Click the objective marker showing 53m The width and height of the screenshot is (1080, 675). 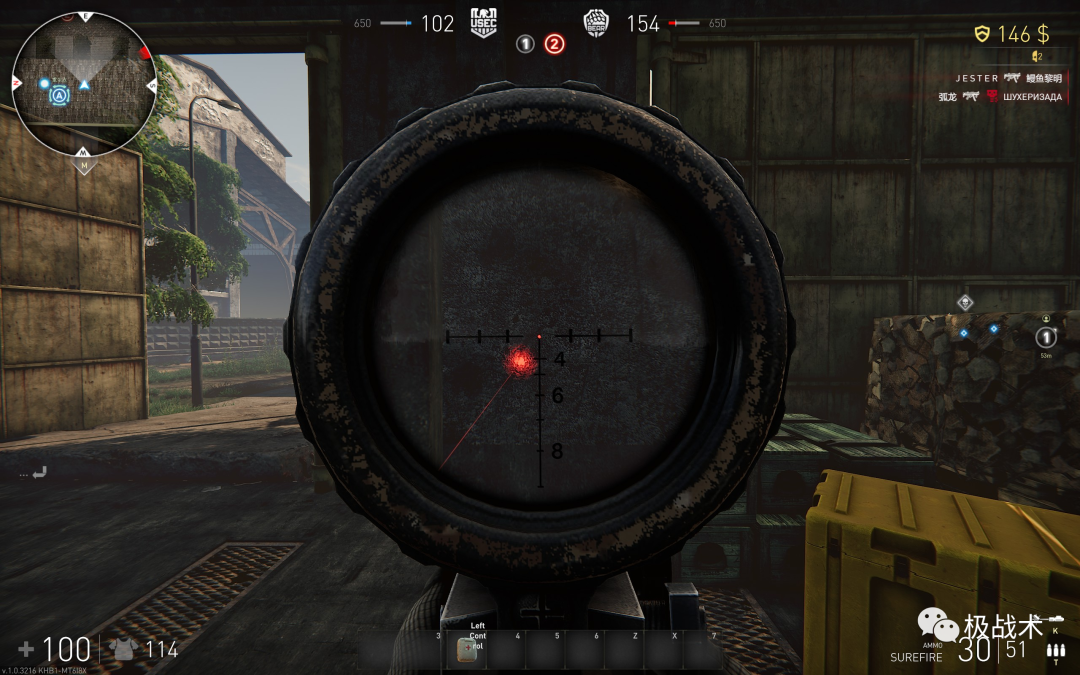point(1045,338)
